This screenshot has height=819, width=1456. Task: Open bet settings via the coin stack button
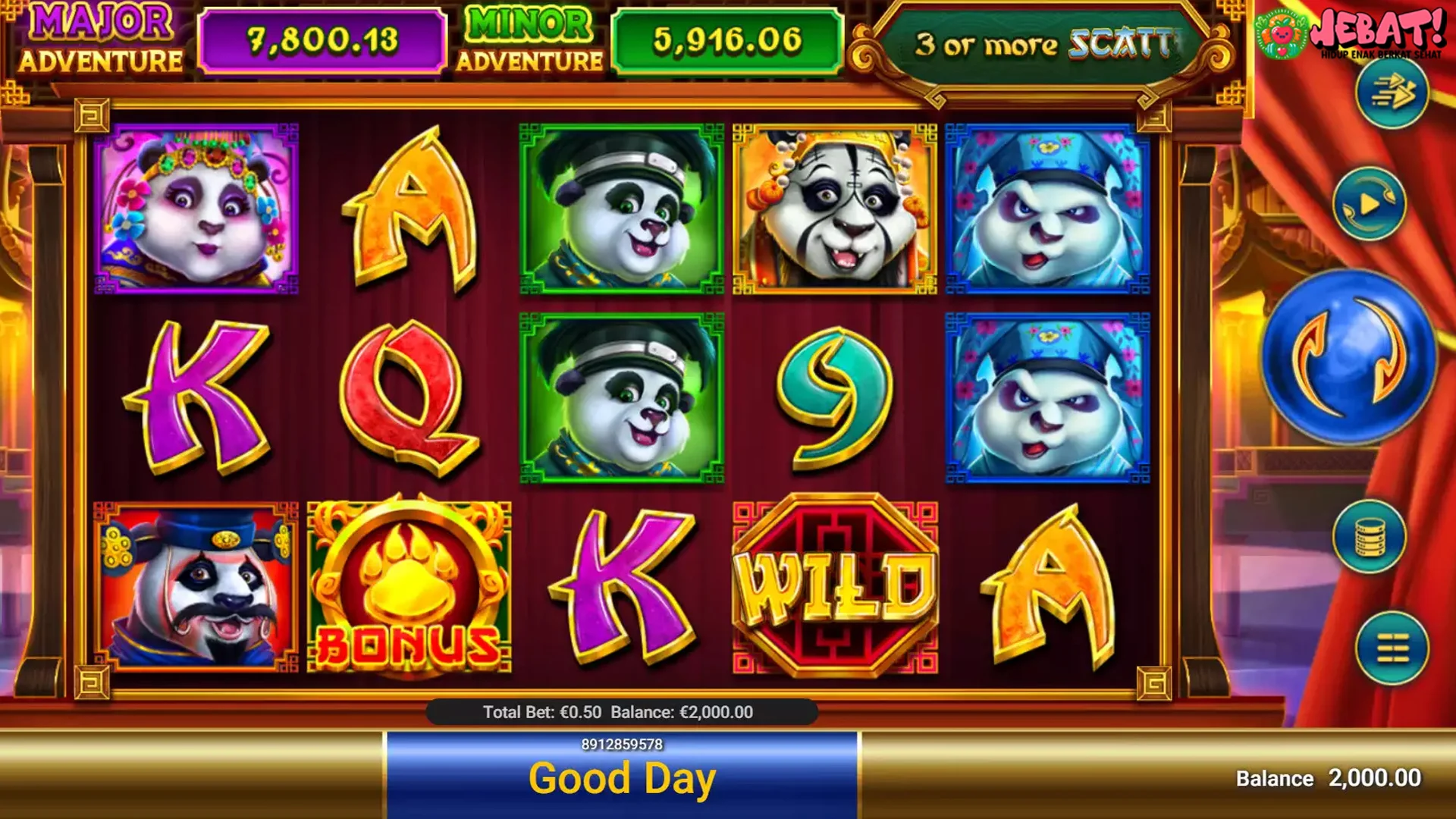tap(1369, 537)
